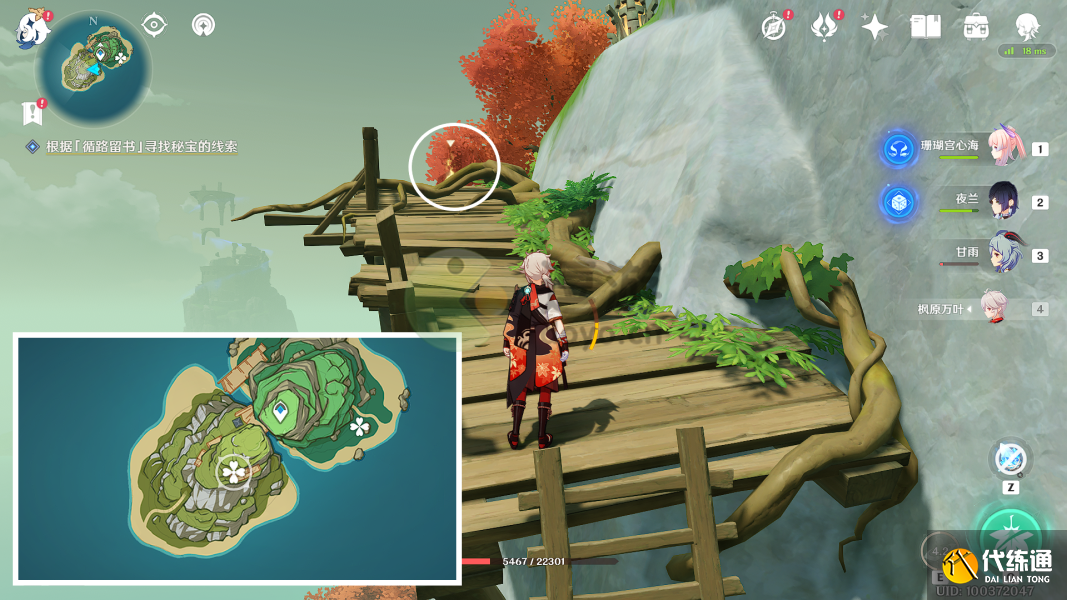
Task: Use the gadget icon above the Z key
Action: tap(1010, 460)
